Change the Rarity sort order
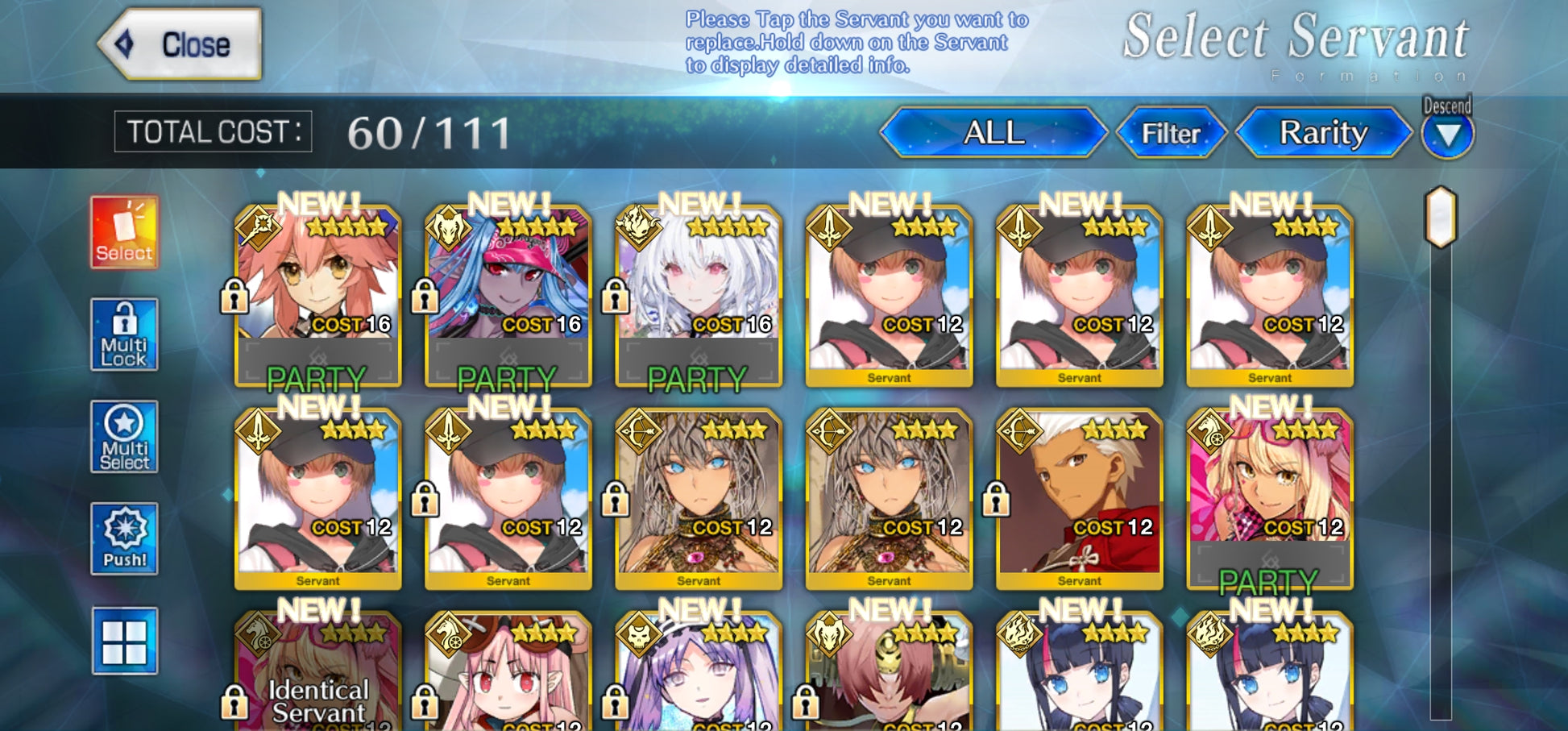 coord(1323,133)
